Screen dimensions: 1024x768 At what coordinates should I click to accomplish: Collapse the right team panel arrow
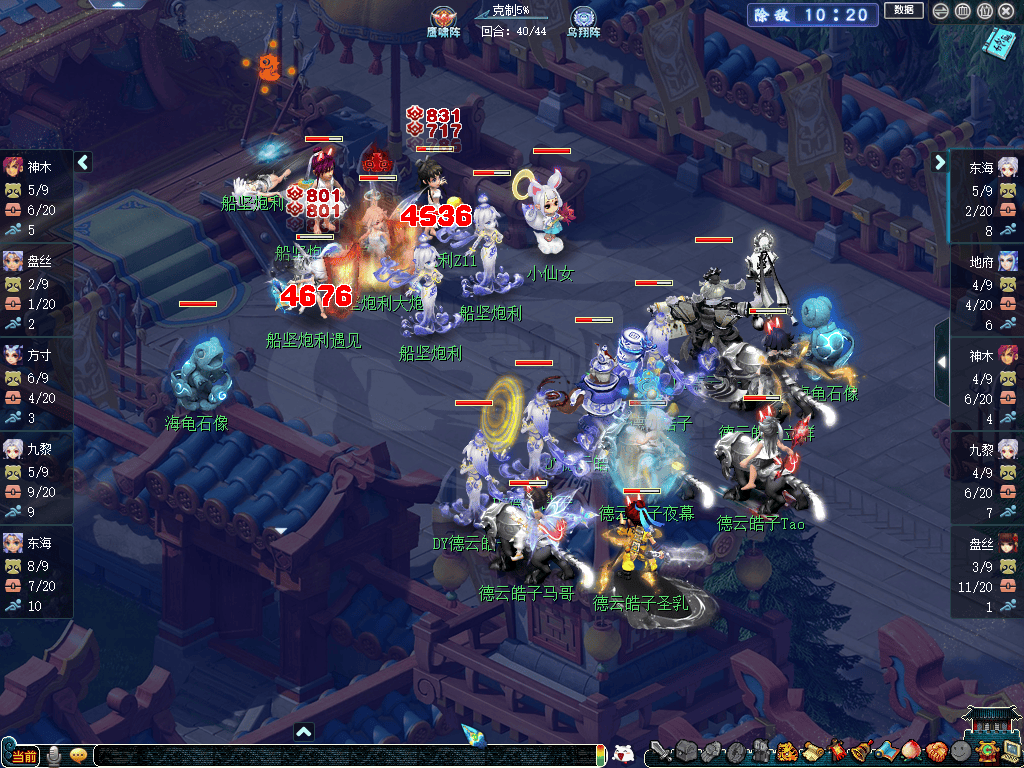(x=940, y=162)
